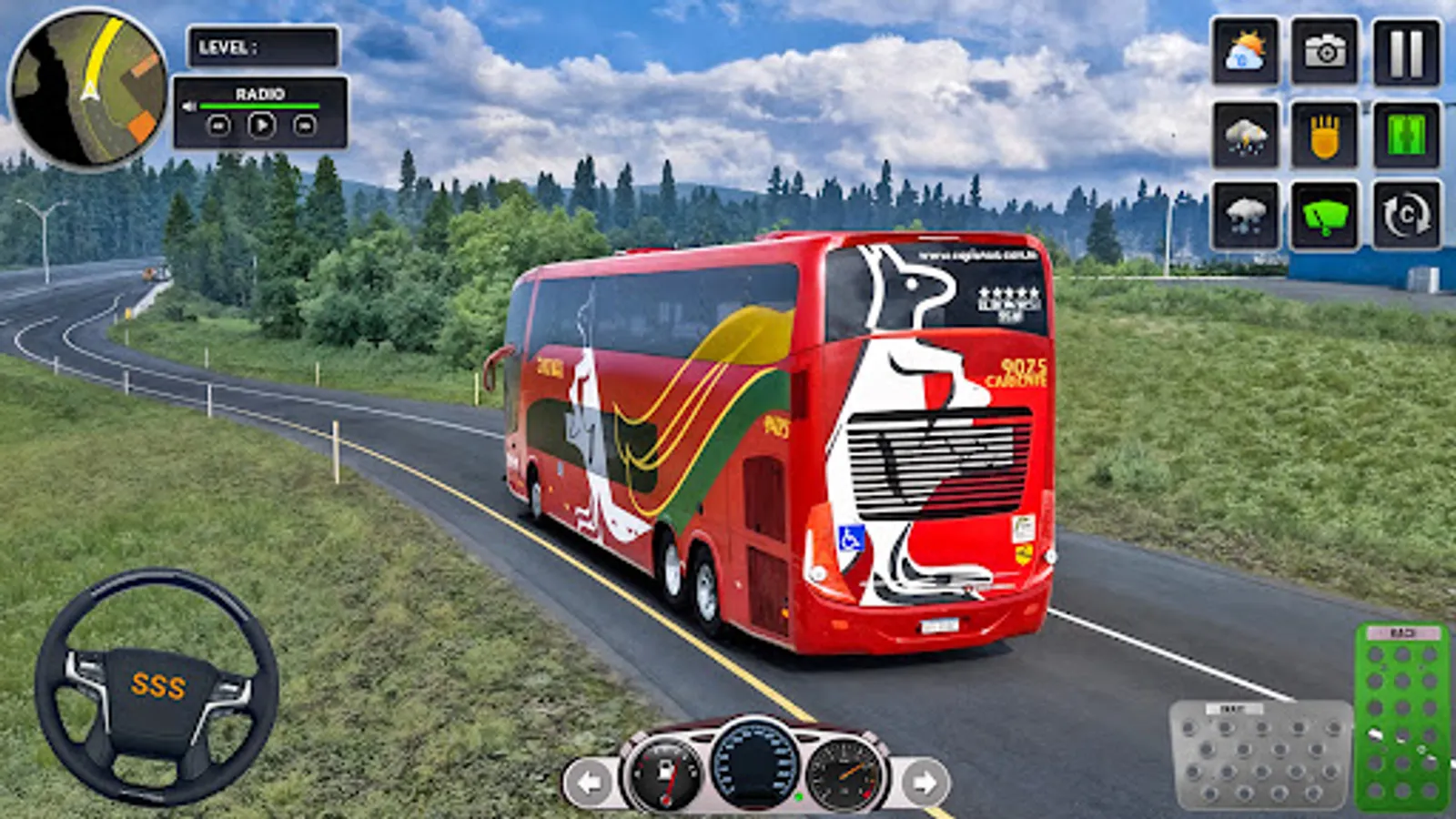
Task: Open the RADIO panel header
Action: (261, 94)
